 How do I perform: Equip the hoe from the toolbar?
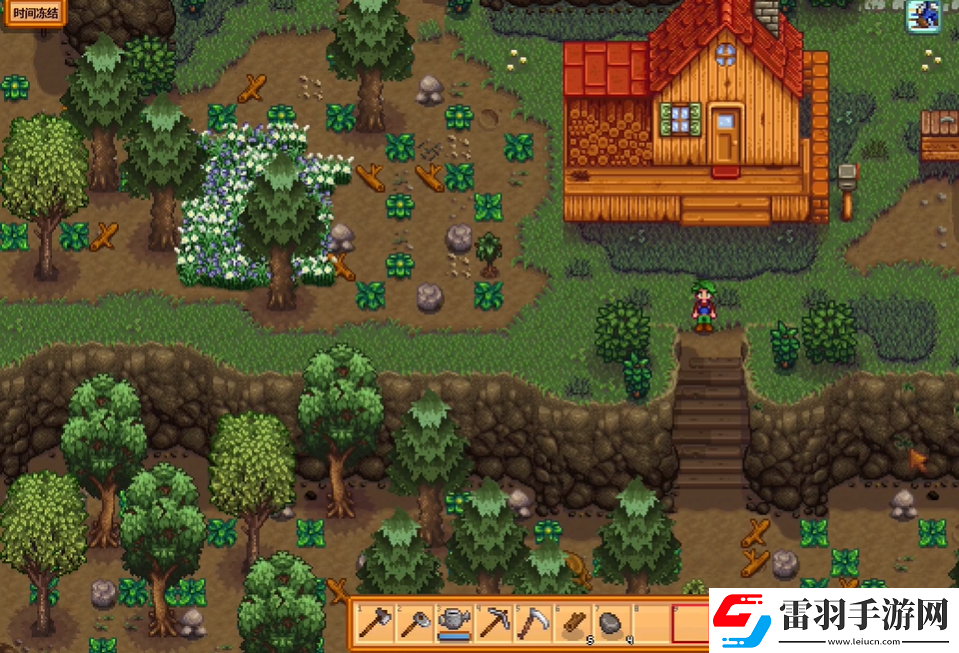click(414, 624)
